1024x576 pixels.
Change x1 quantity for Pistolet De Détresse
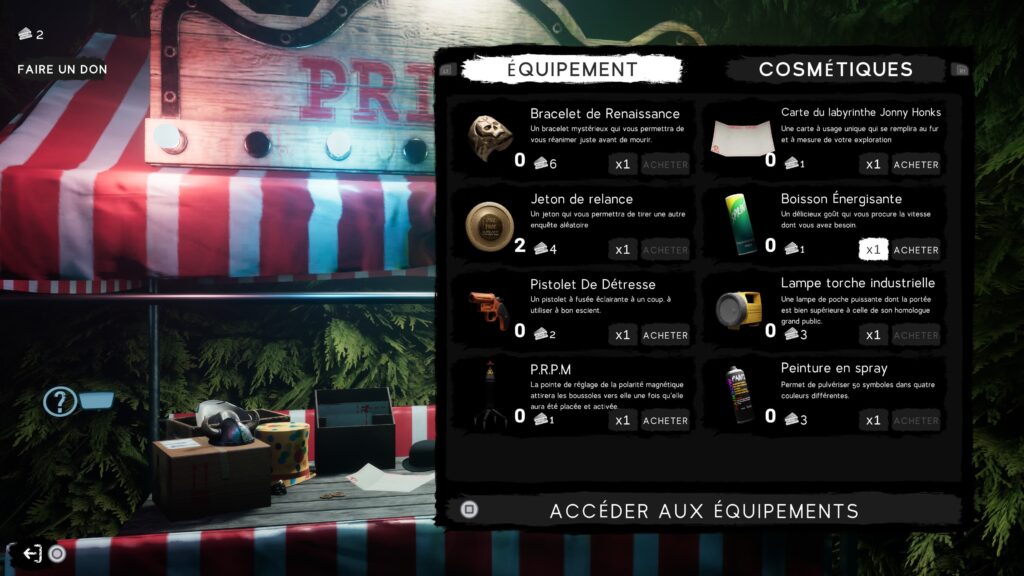pyautogui.click(x=622, y=335)
